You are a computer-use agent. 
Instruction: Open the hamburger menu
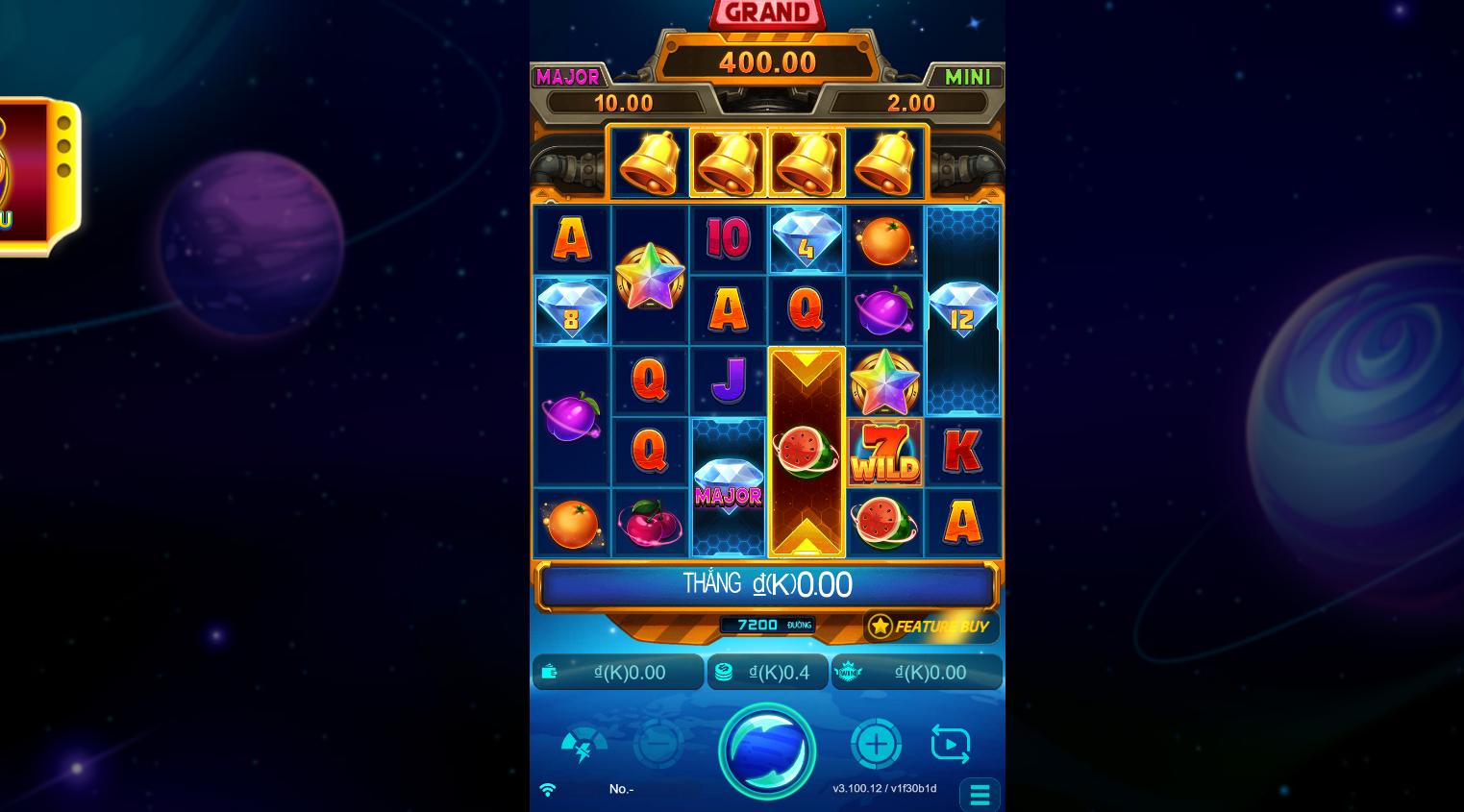980,795
